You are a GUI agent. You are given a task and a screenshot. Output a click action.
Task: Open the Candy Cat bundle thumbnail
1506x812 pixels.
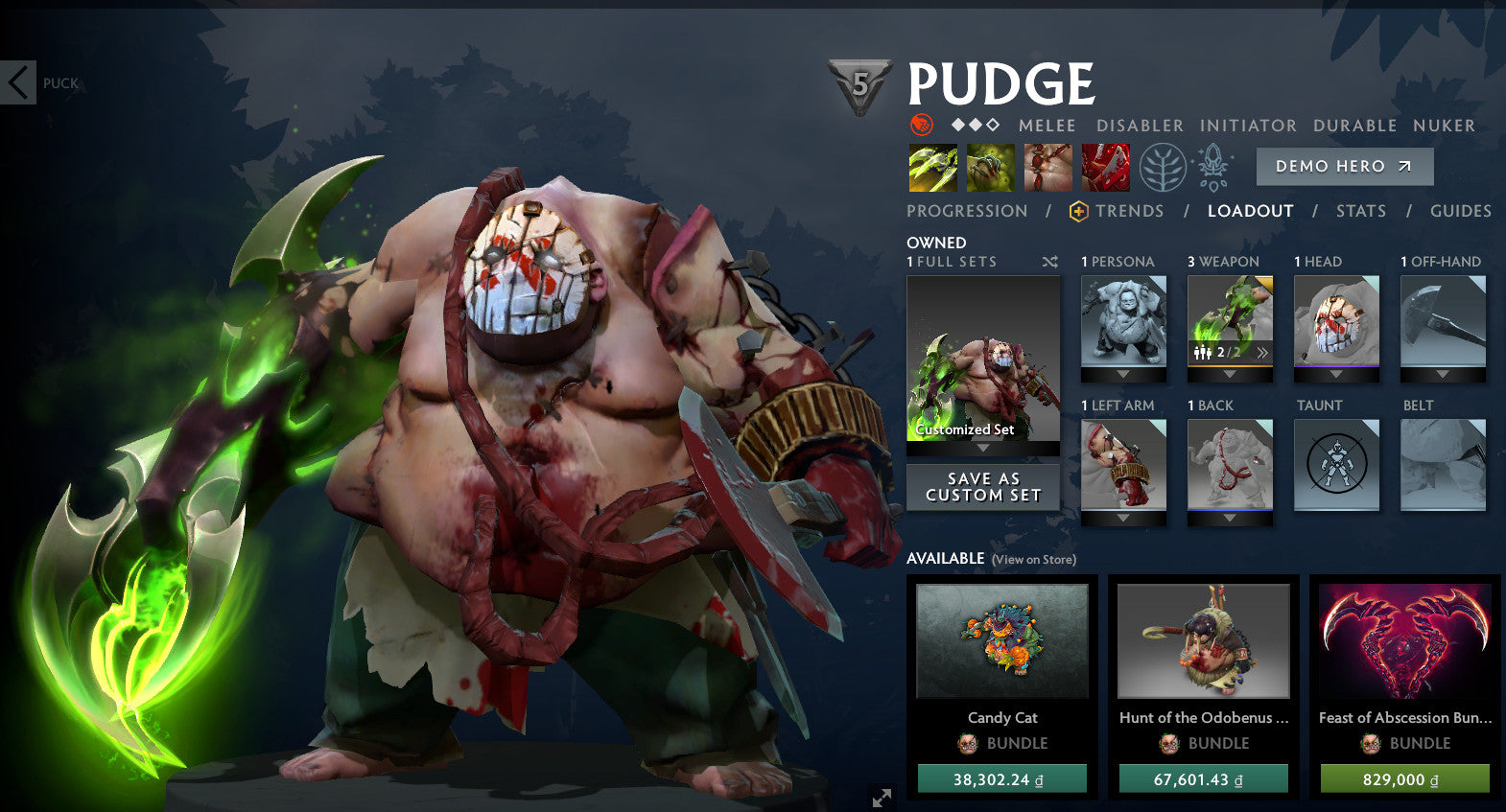[1003, 640]
